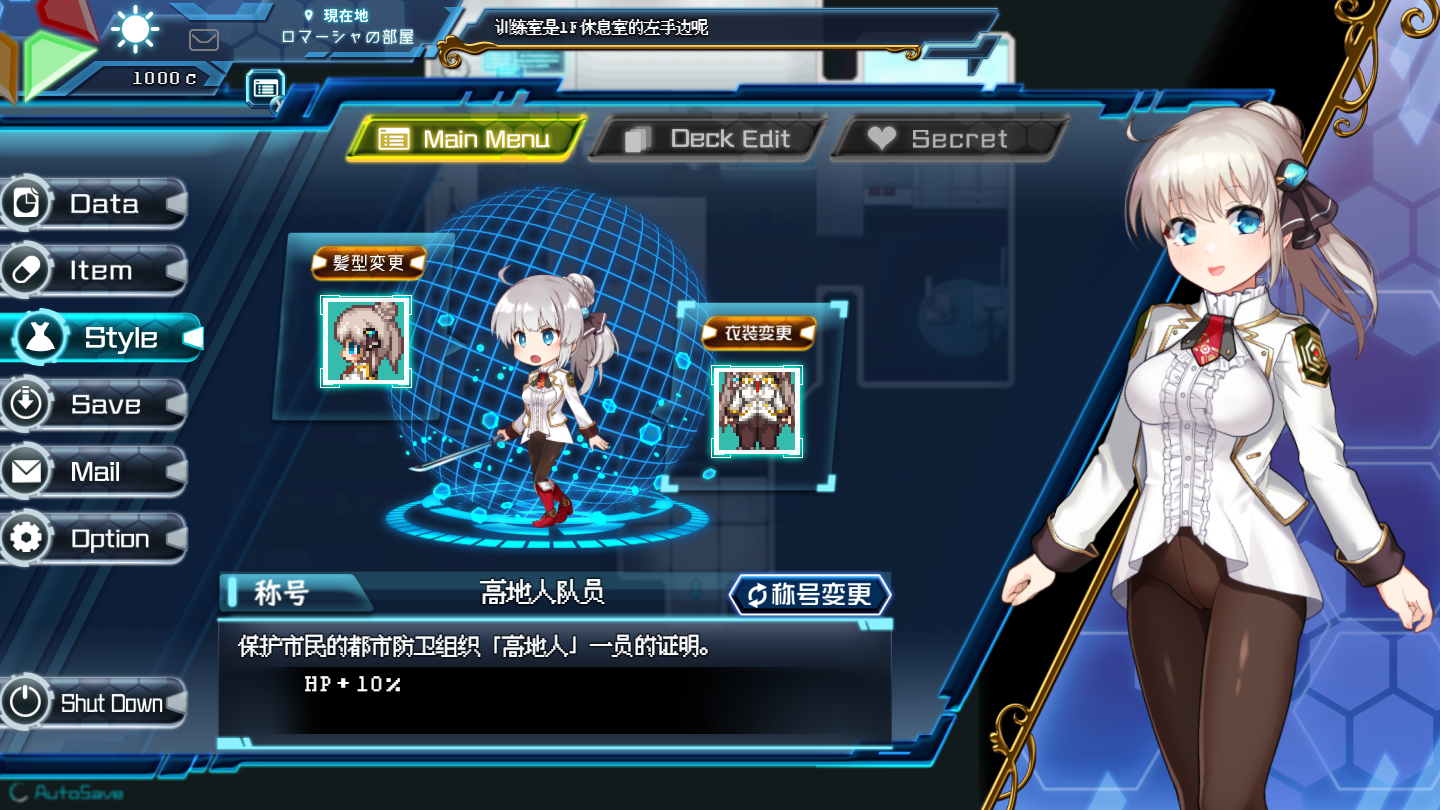Open the envelope mail icon near the top
Image resolution: width=1440 pixels, height=810 pixels.
tap(204, 40)
